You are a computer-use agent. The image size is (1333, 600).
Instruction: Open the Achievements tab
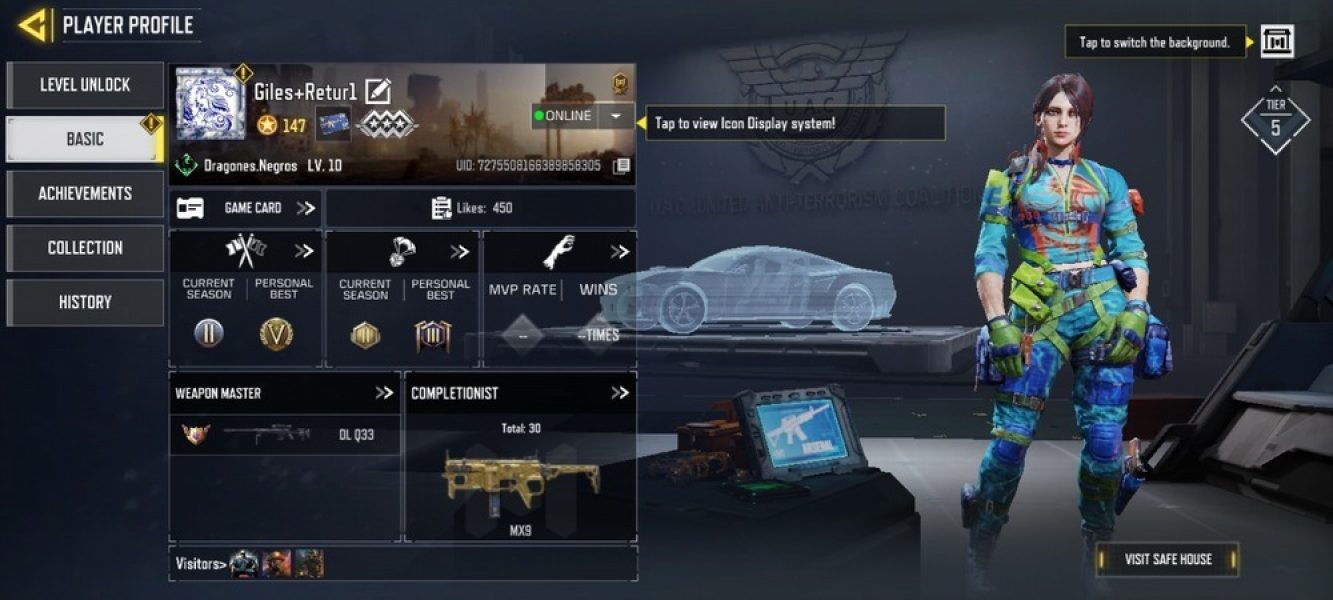coord(85,193)
